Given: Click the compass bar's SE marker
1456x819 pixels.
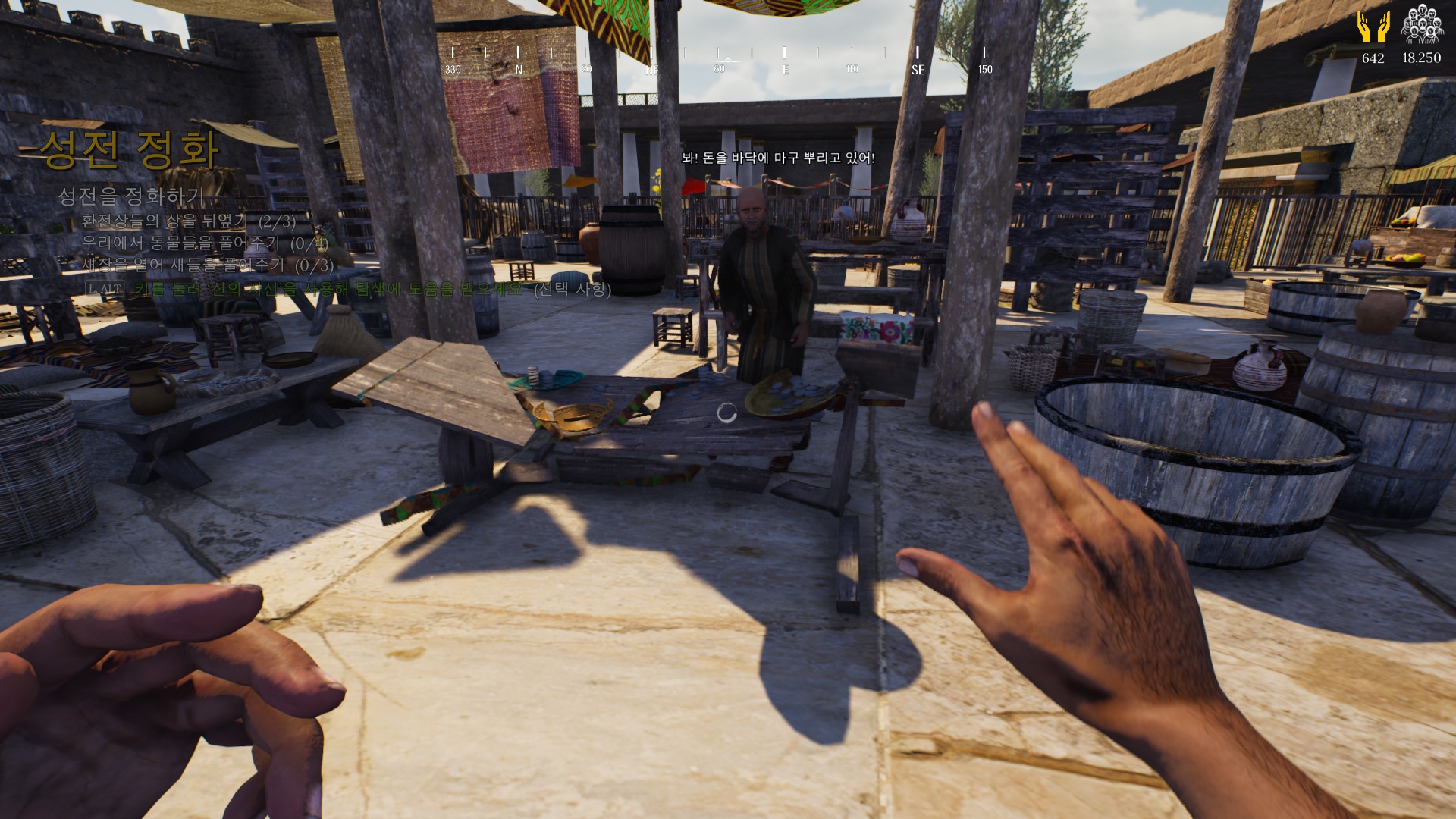Looking at the screenshot, I should click(918, 69).
